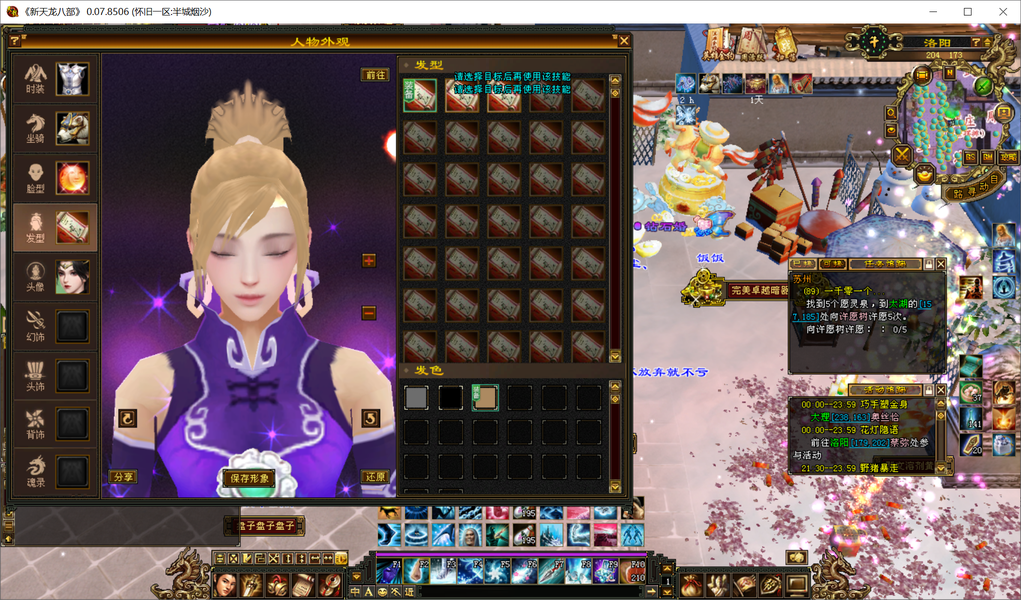Image resolution: width=1021 pixels, height=600 pixels.
Task: Open the 坐骑 mount tab
Action: tap(56, 129)
